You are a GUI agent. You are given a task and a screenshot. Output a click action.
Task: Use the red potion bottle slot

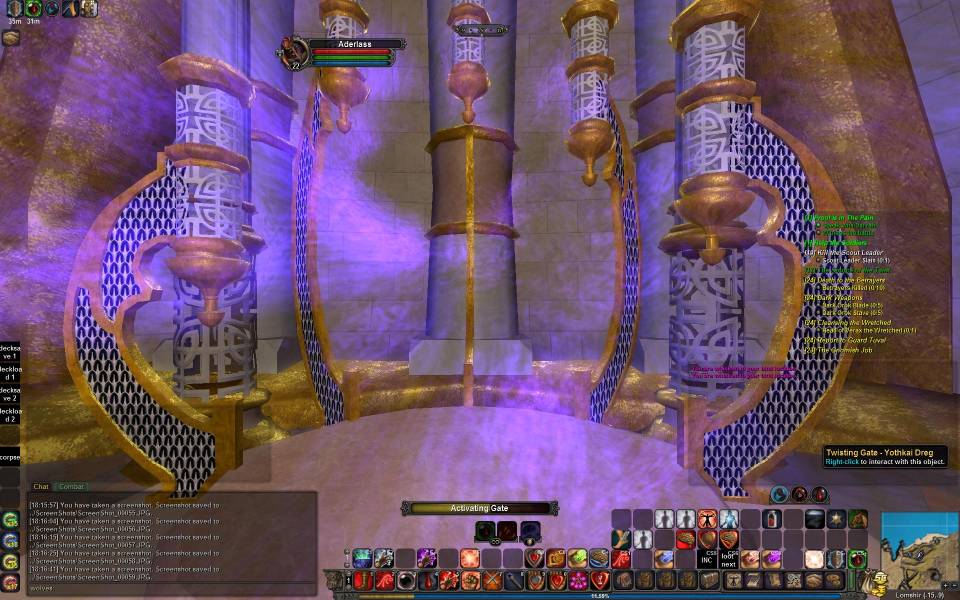(772, 519)
